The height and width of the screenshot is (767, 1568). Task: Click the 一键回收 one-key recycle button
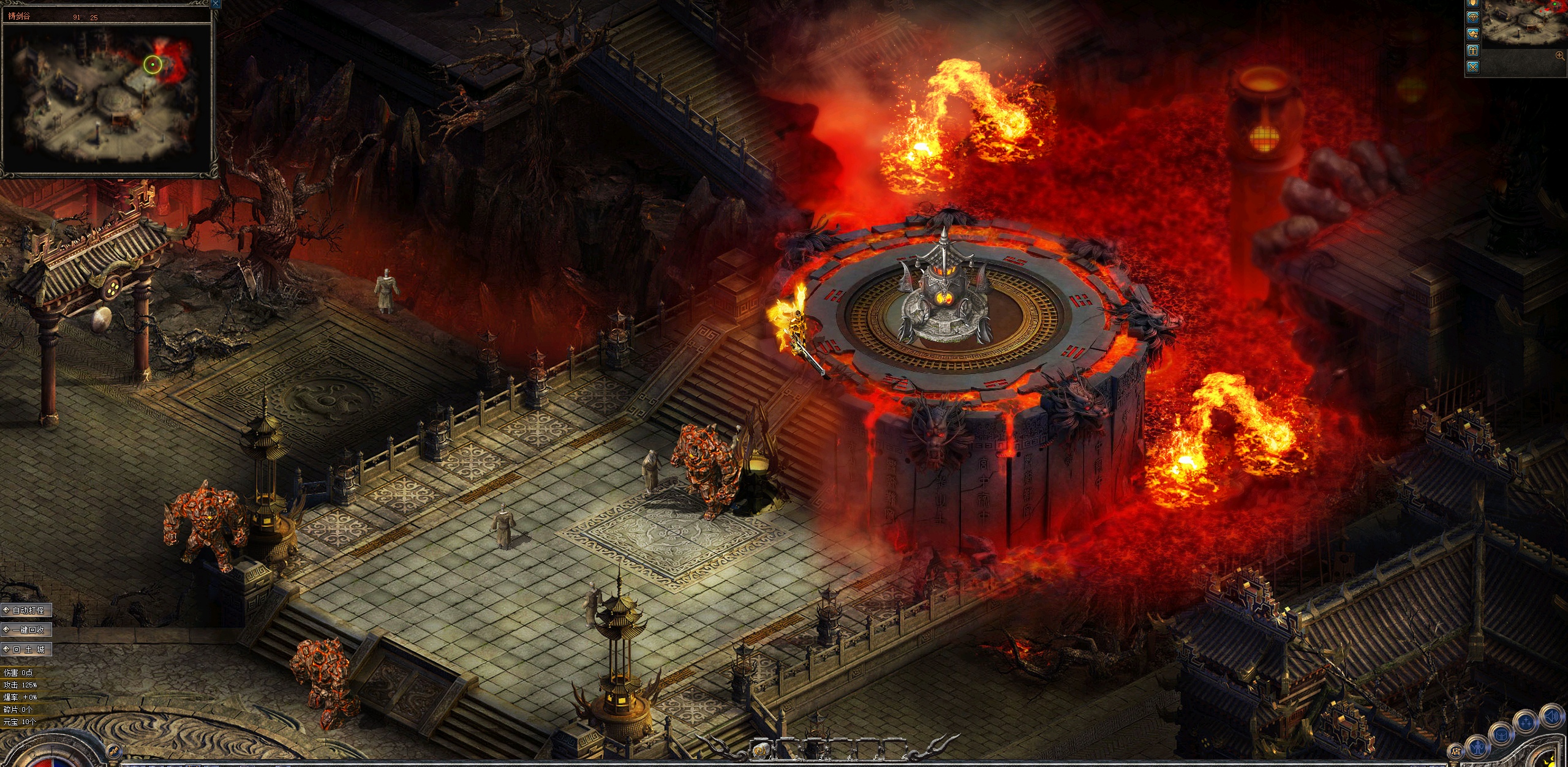tap(27, 629)
